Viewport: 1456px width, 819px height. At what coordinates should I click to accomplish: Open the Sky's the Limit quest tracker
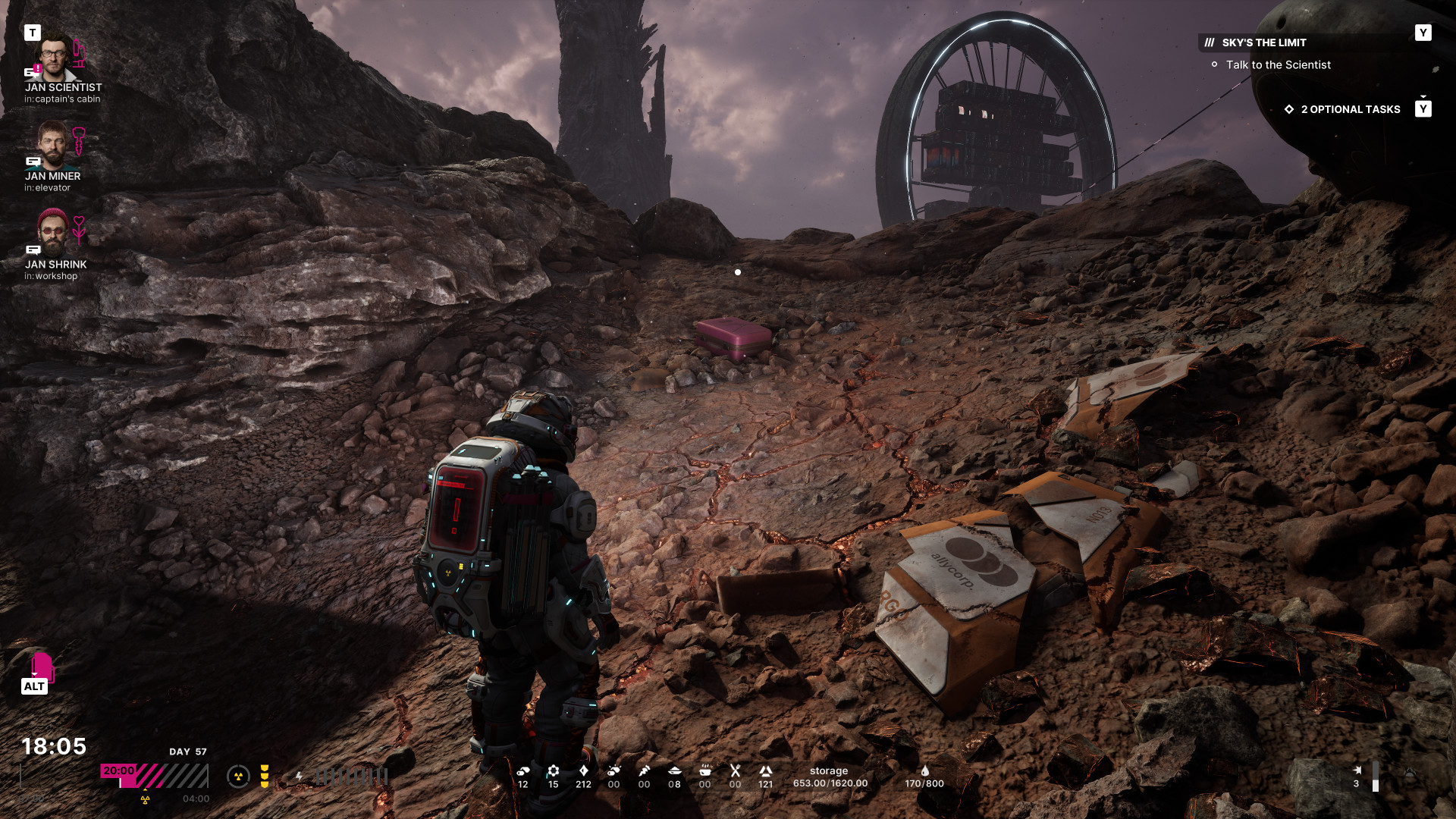click(1263, 43)
